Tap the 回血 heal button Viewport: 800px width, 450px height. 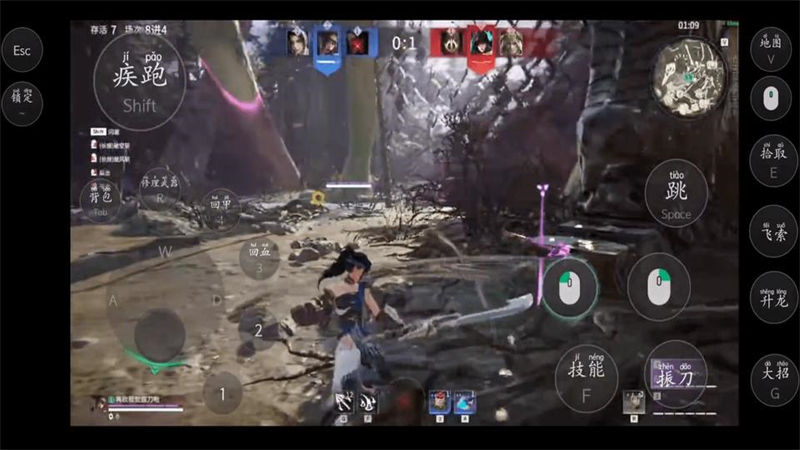259,259
